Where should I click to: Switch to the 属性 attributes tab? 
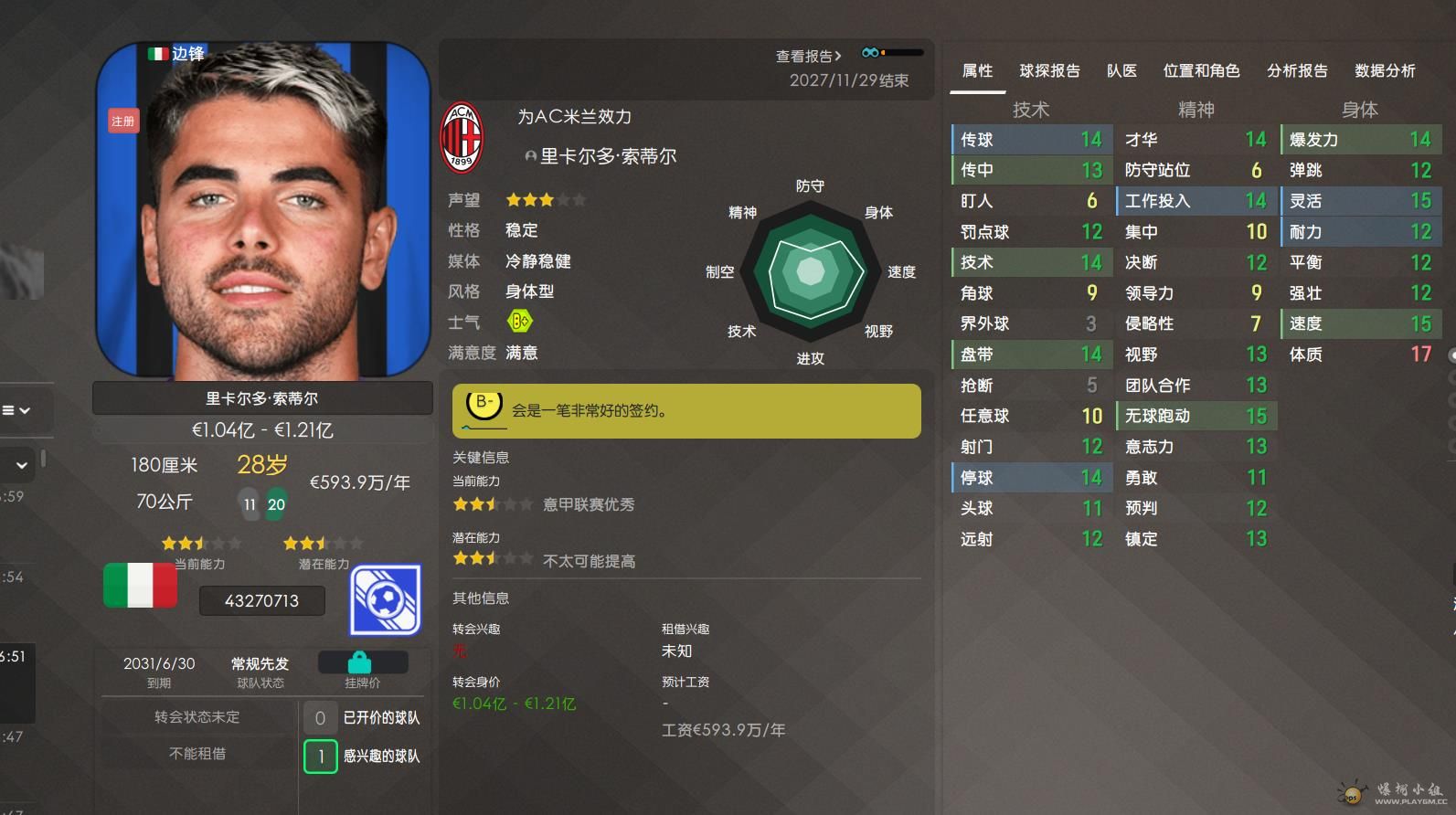[x=977, y=70]
